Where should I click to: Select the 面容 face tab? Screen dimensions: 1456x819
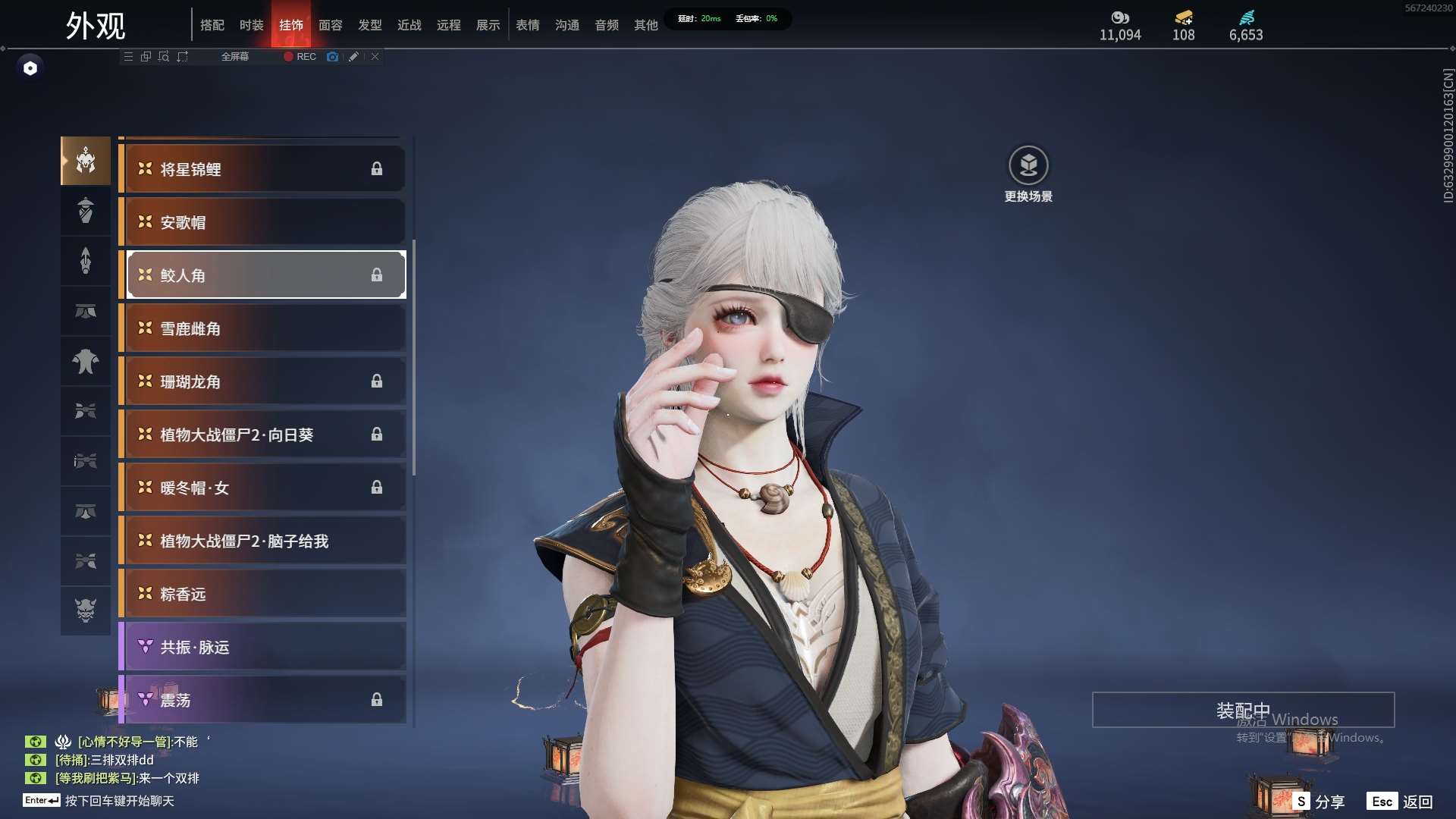coord(330,25)
